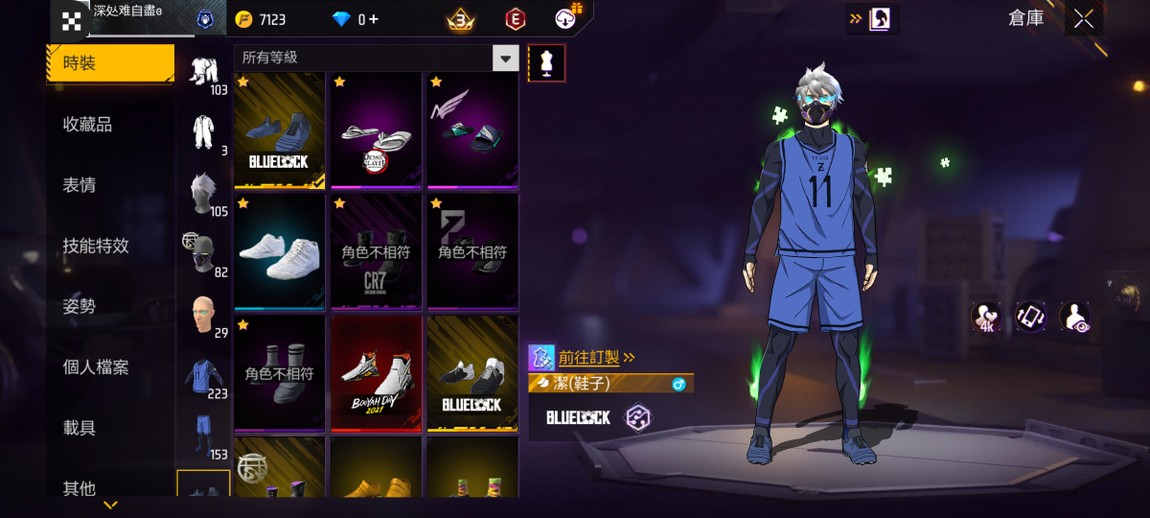This screenshot has height=518, width=1150.
Task: Open the 技能特效 section
Action: point(96,246)
